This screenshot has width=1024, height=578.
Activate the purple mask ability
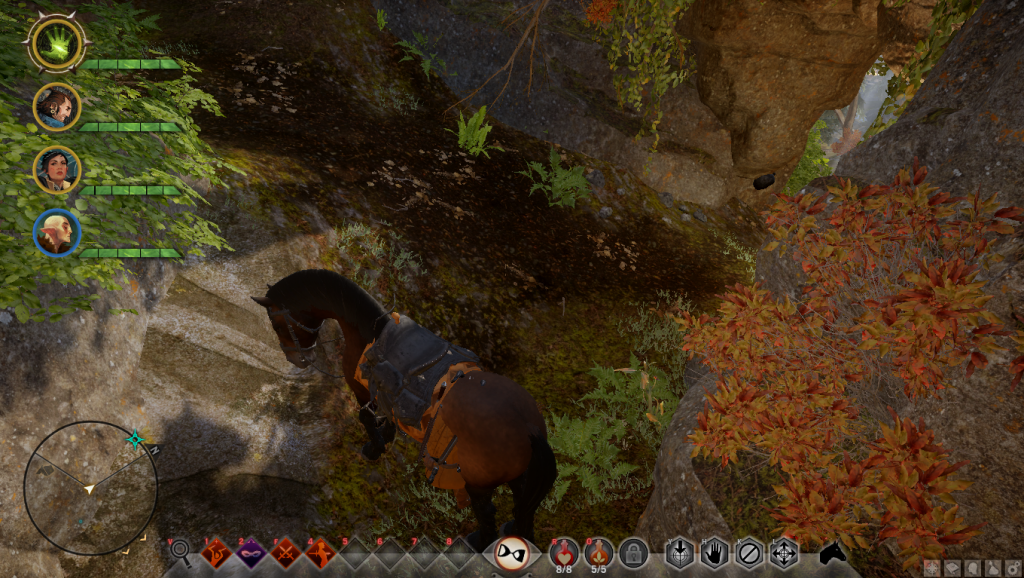click(x=250, y=552)
